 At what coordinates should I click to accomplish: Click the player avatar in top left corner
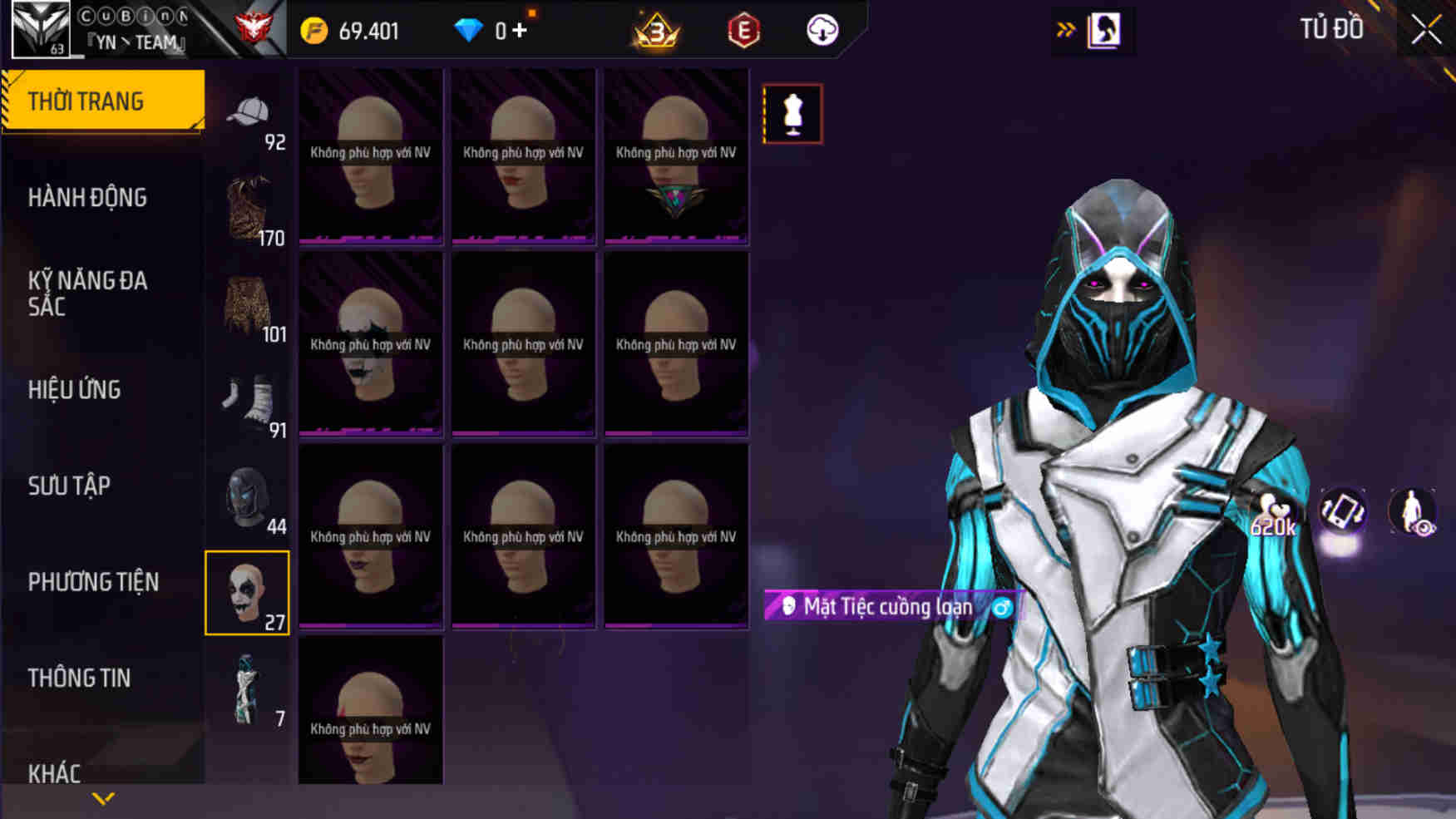tap(39, 29)
